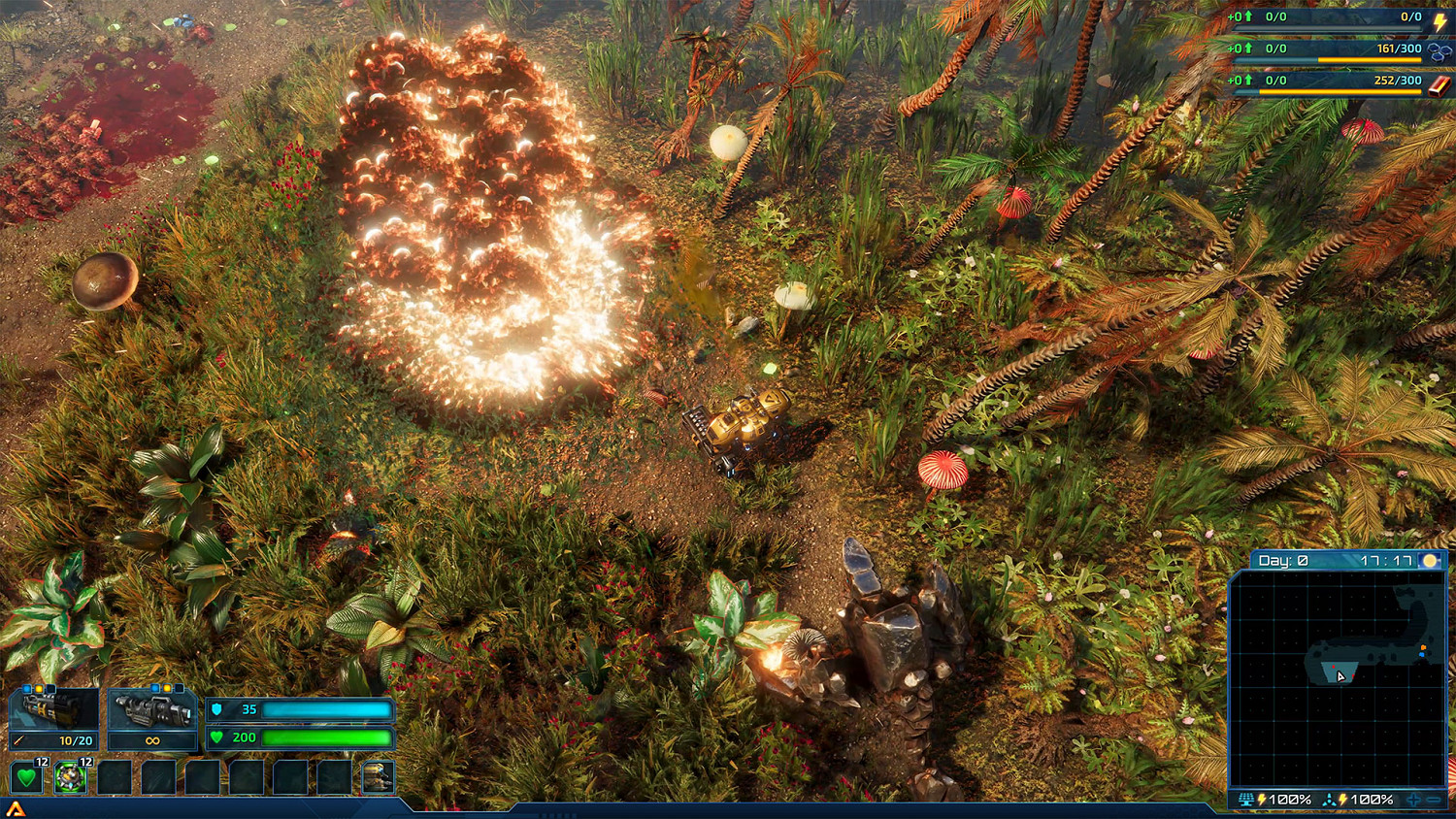
Task: Click the infinity ammo indicator
Action: (x=152, y=740)
